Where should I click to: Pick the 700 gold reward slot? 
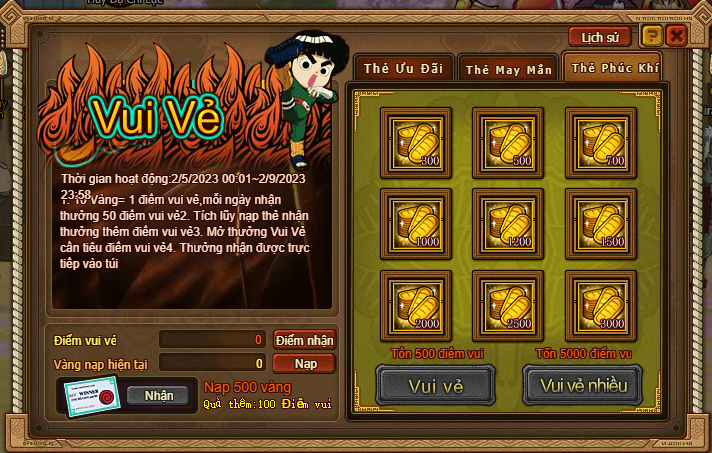click(600, 141)
